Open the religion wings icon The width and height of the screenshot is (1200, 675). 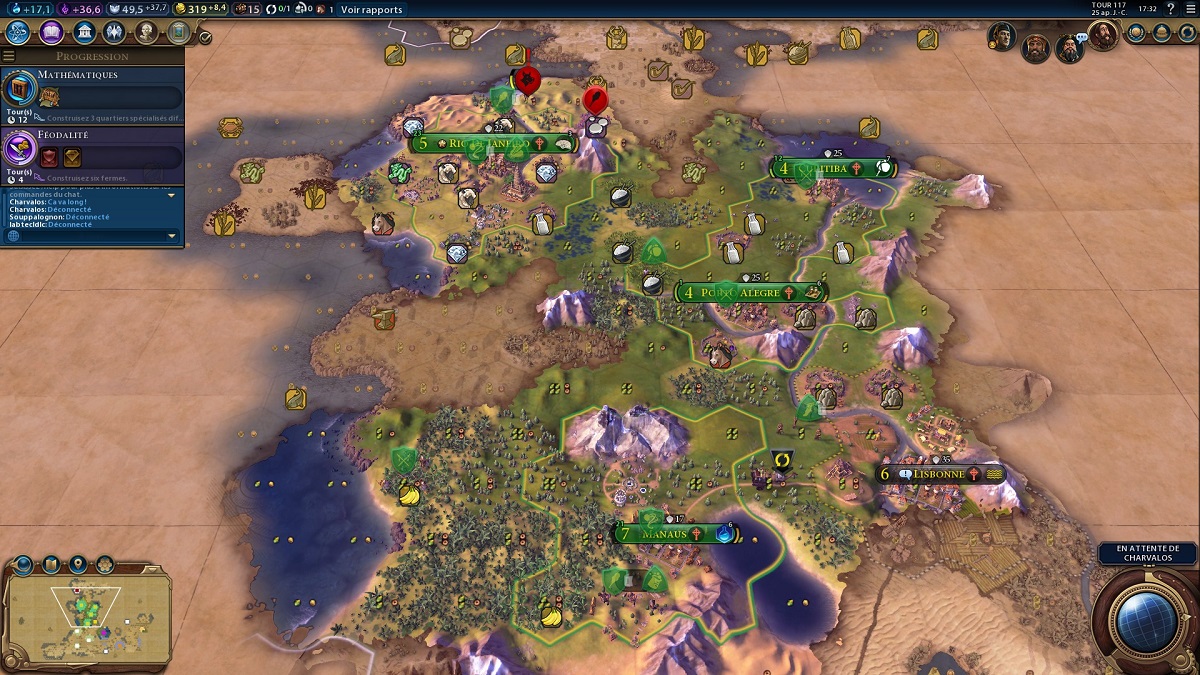tap(114, 33)
